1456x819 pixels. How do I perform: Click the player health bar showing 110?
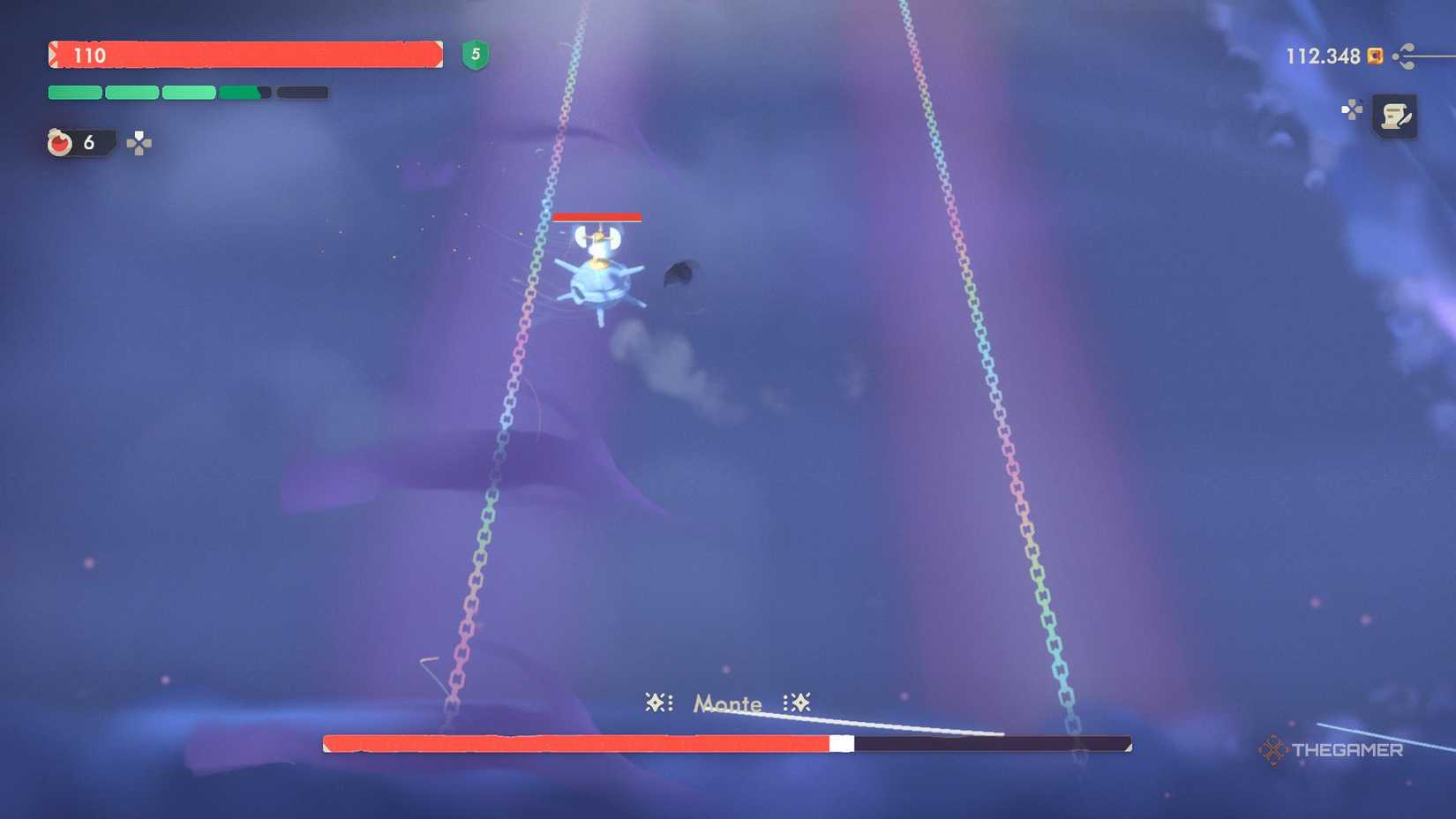coord(247,56)
